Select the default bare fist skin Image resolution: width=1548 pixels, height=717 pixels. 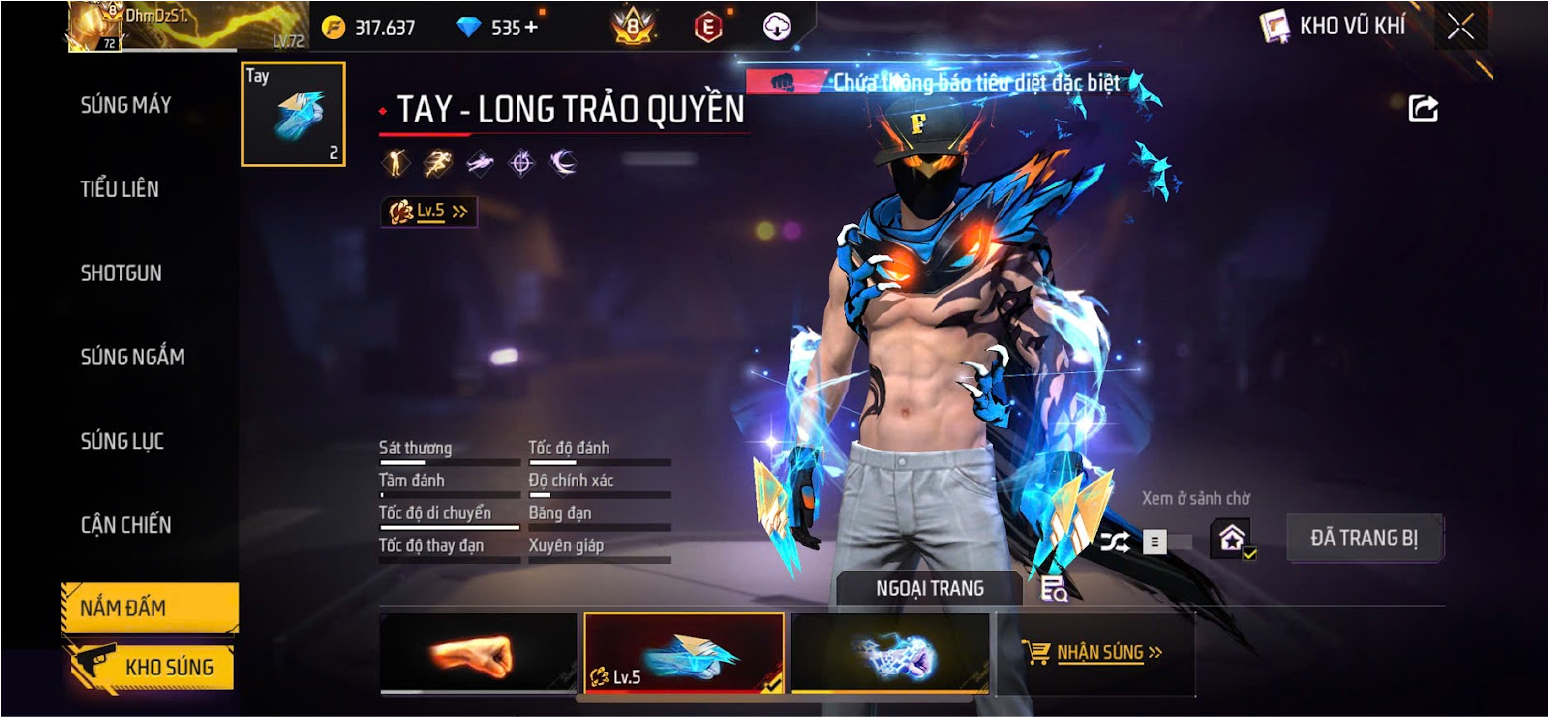(x=478, y=653)
